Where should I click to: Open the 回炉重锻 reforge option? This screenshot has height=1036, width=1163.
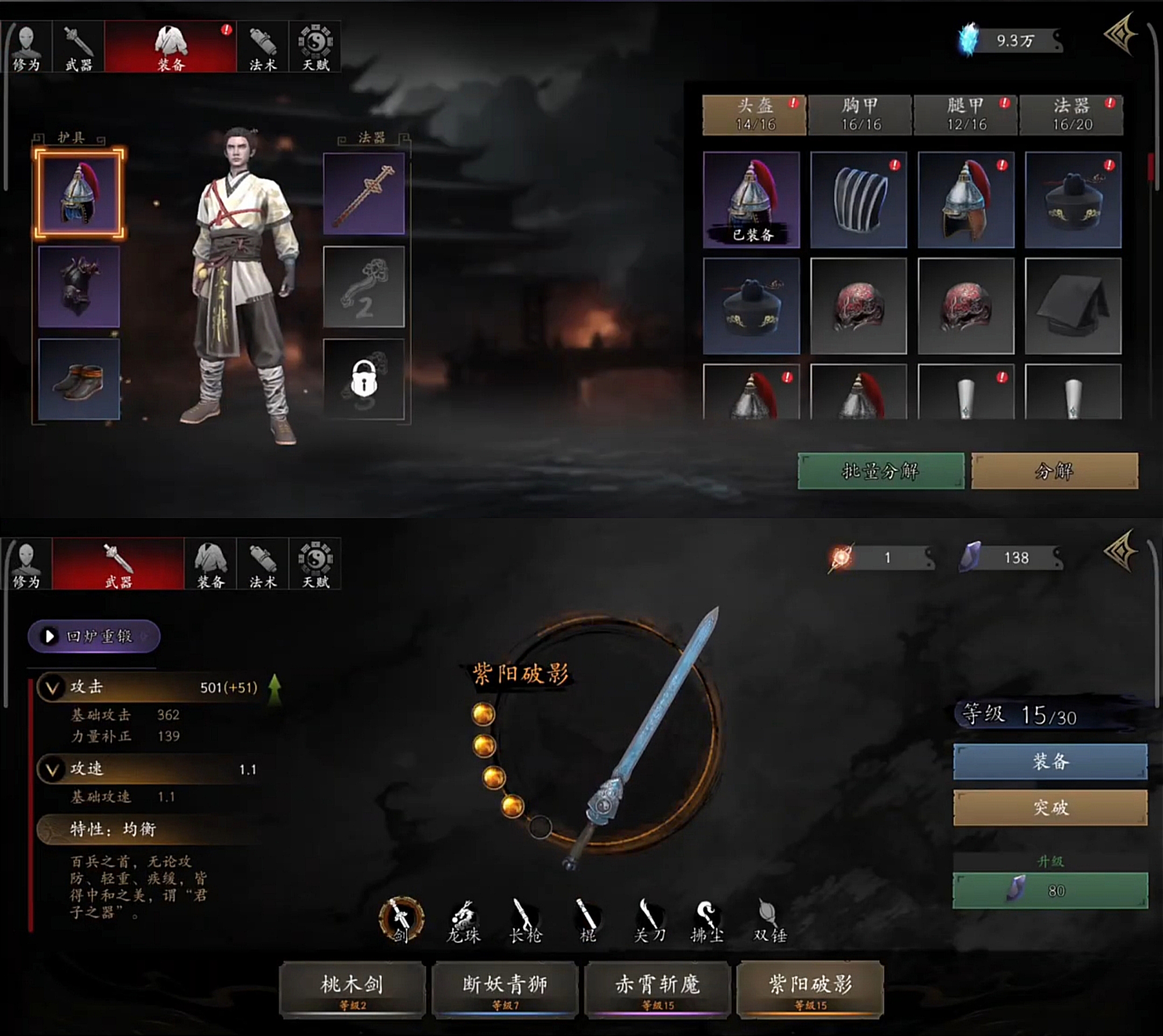point(94,636)
